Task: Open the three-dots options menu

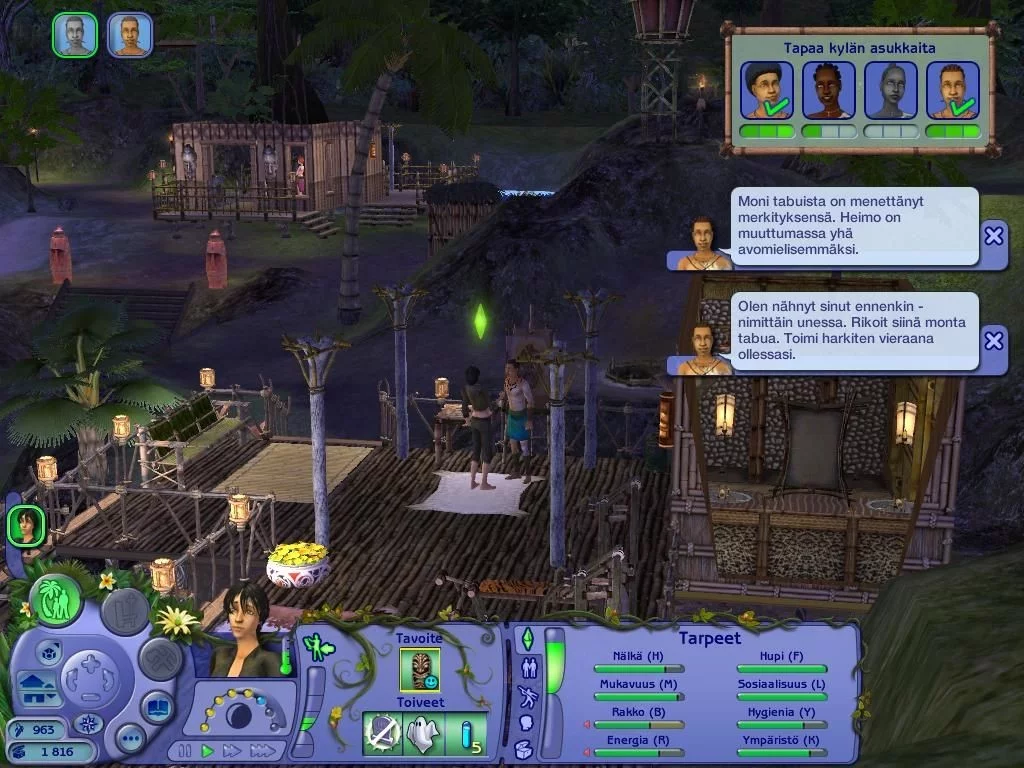Action: pos(130,738)
